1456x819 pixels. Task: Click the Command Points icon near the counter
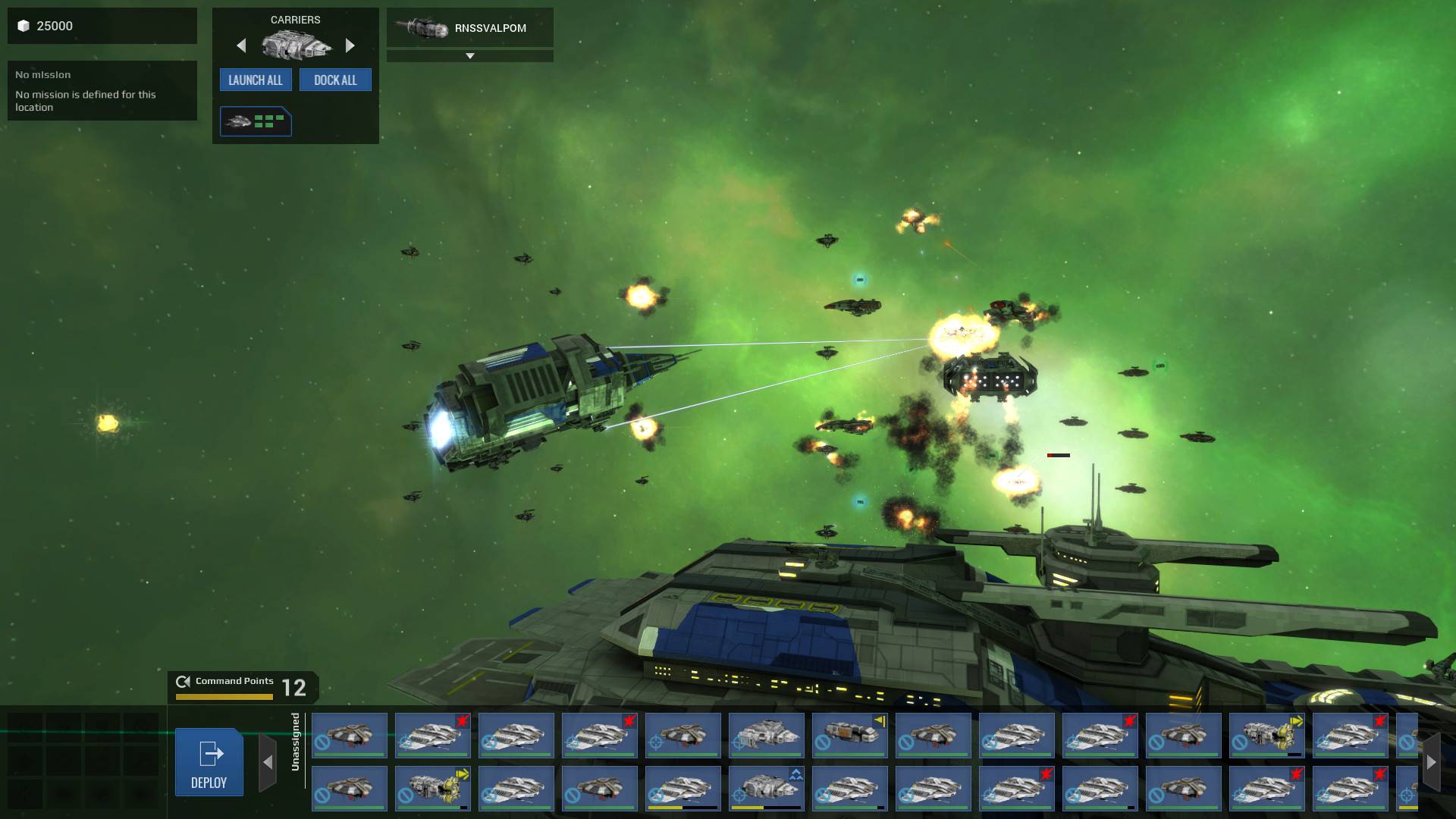[x=182, y=681]
